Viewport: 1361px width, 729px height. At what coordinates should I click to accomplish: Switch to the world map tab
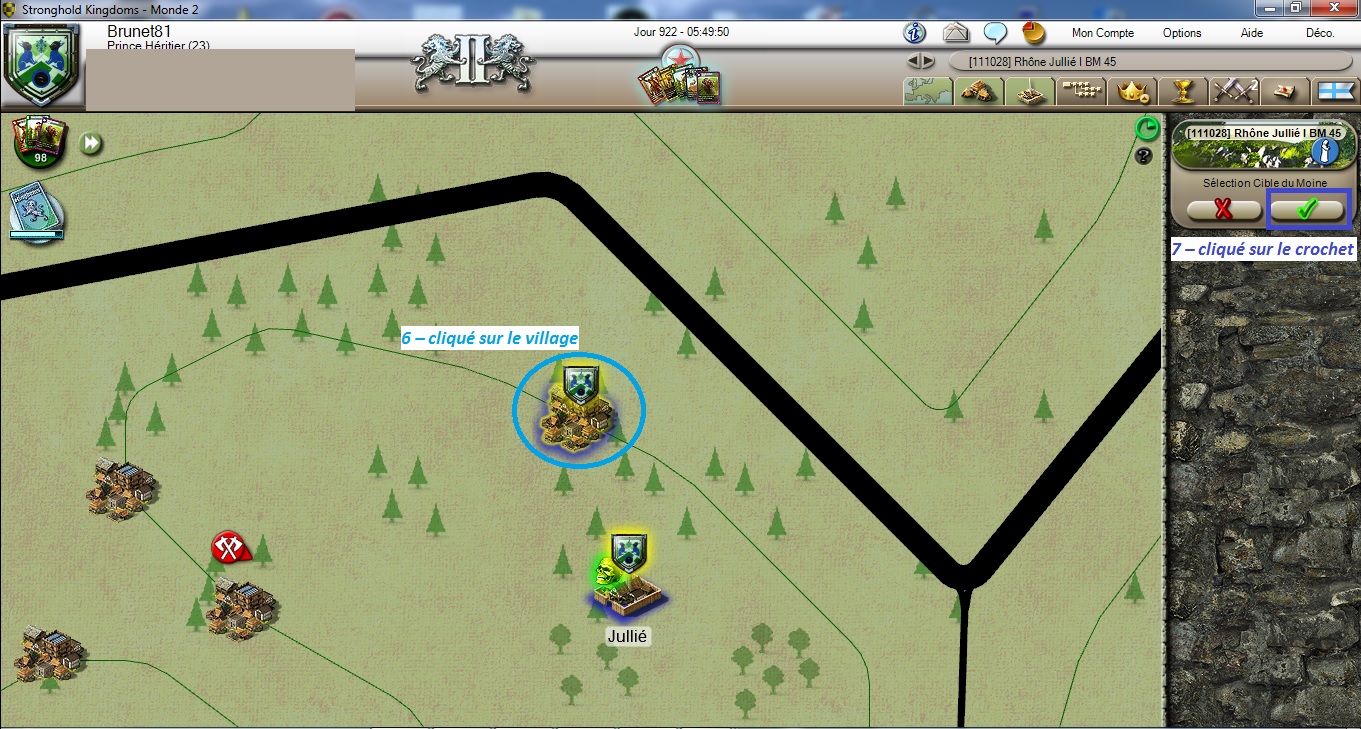927,91
